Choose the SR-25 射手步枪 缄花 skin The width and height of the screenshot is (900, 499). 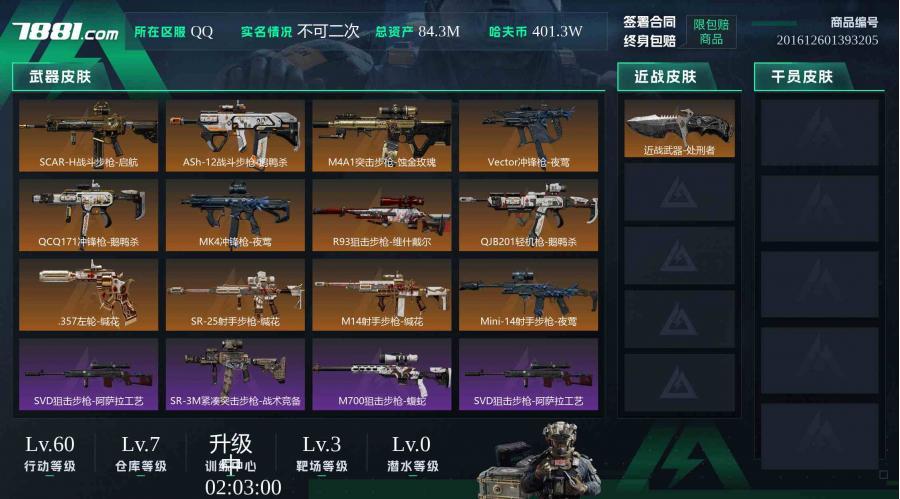point(235,295)
